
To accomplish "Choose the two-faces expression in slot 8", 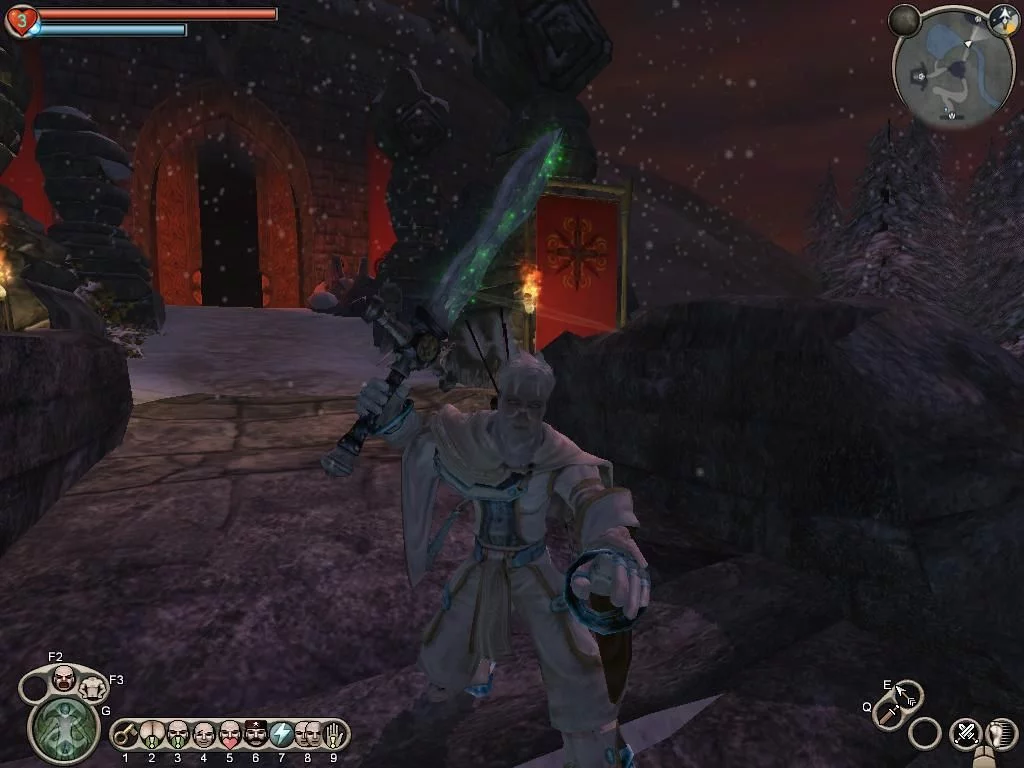I will click(x=307, y=735).
